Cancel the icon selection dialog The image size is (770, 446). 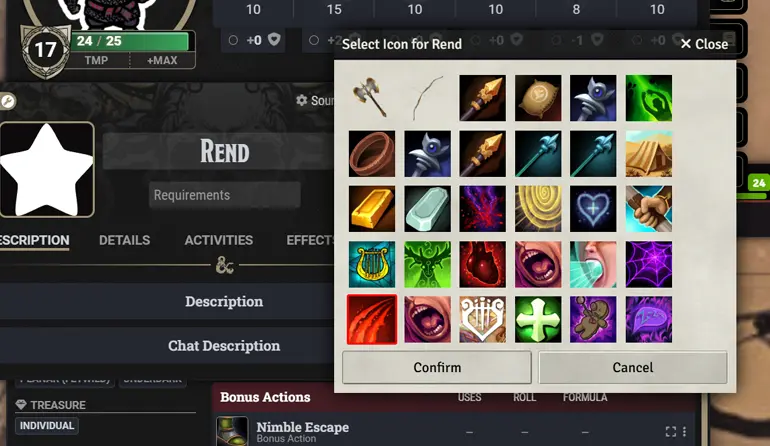632,367
